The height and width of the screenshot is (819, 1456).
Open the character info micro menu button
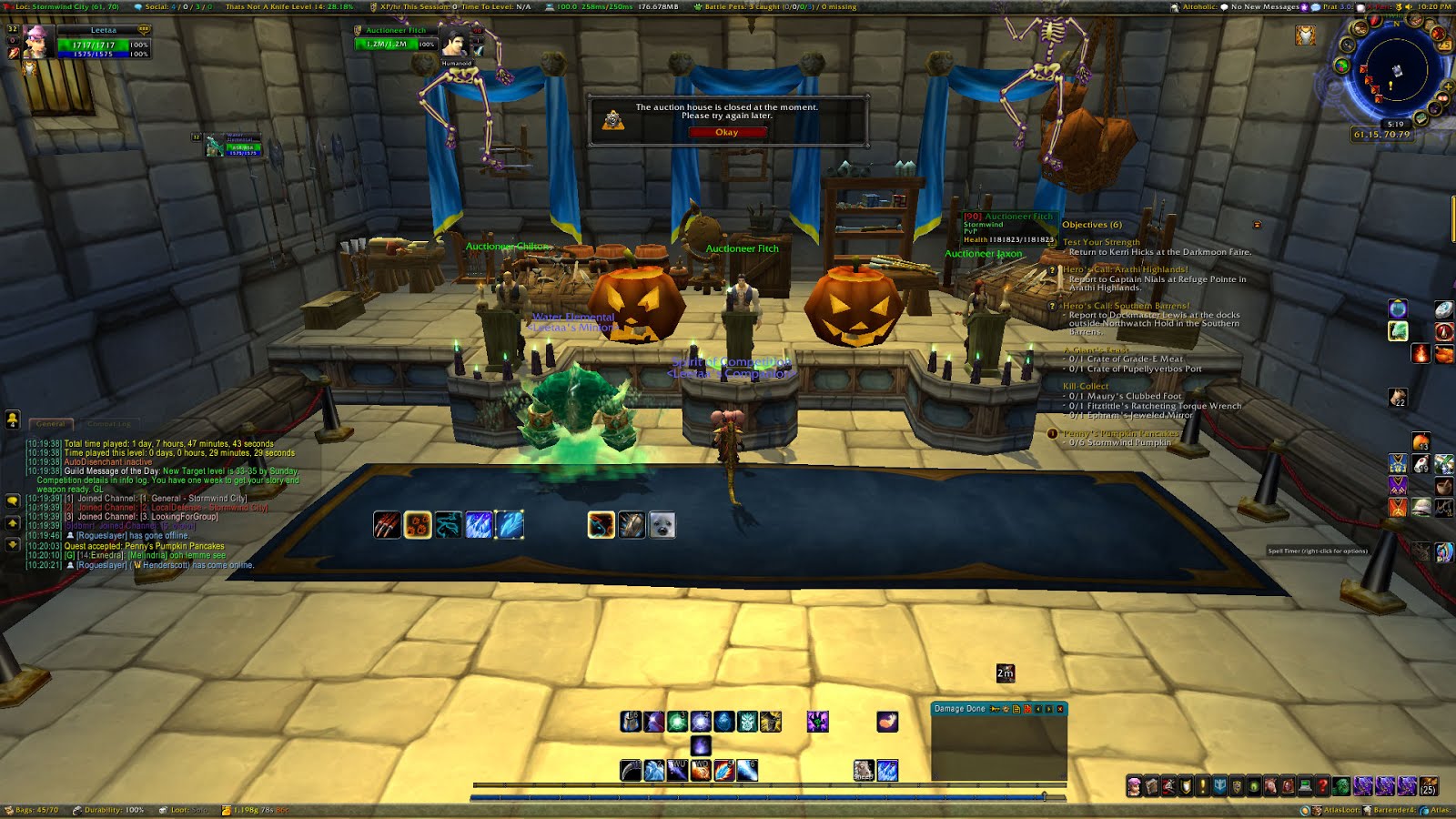pyautogui.click(x=1135, y=786)
